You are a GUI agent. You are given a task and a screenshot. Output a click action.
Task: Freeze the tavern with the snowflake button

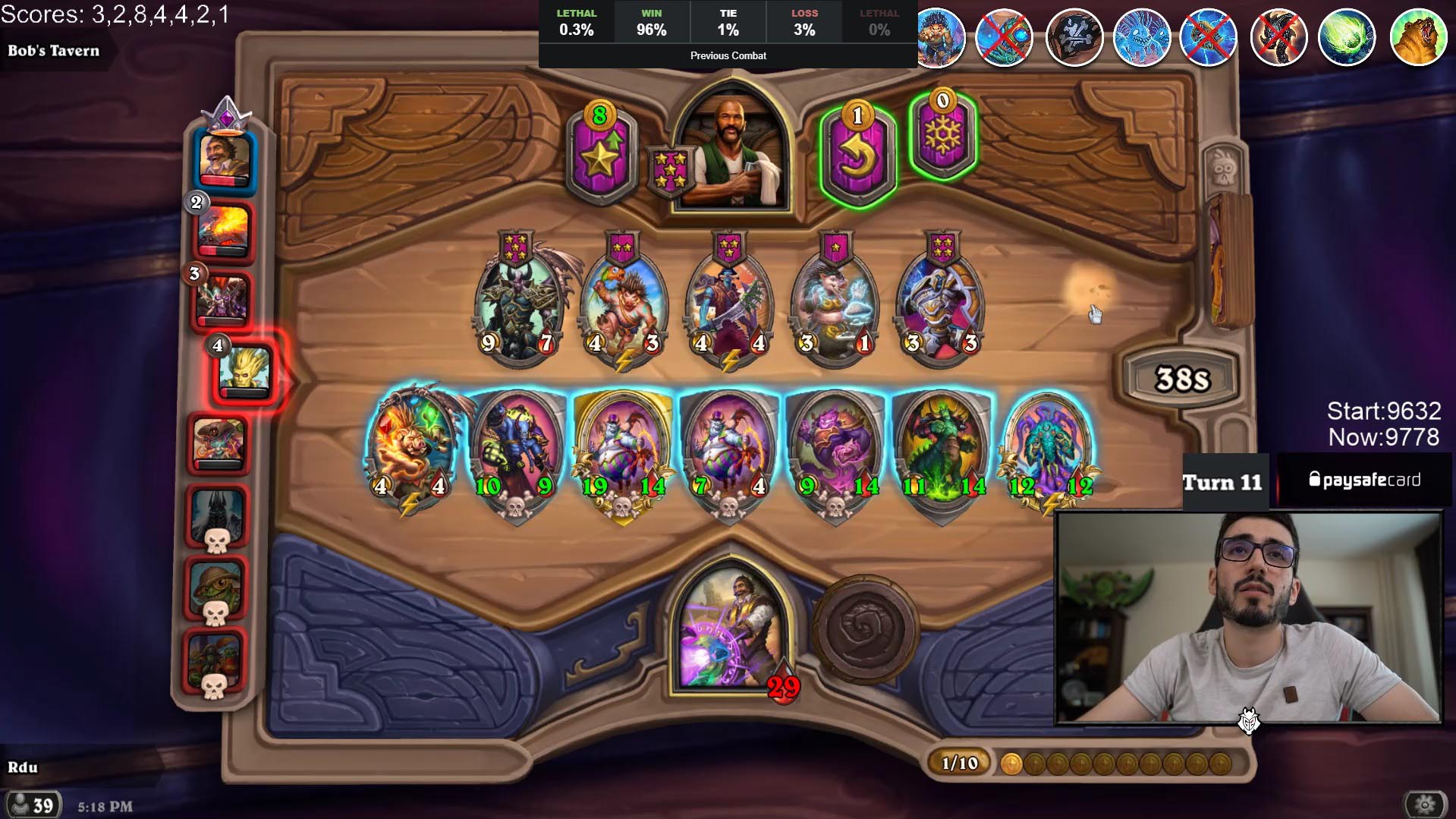click(942, 137)
